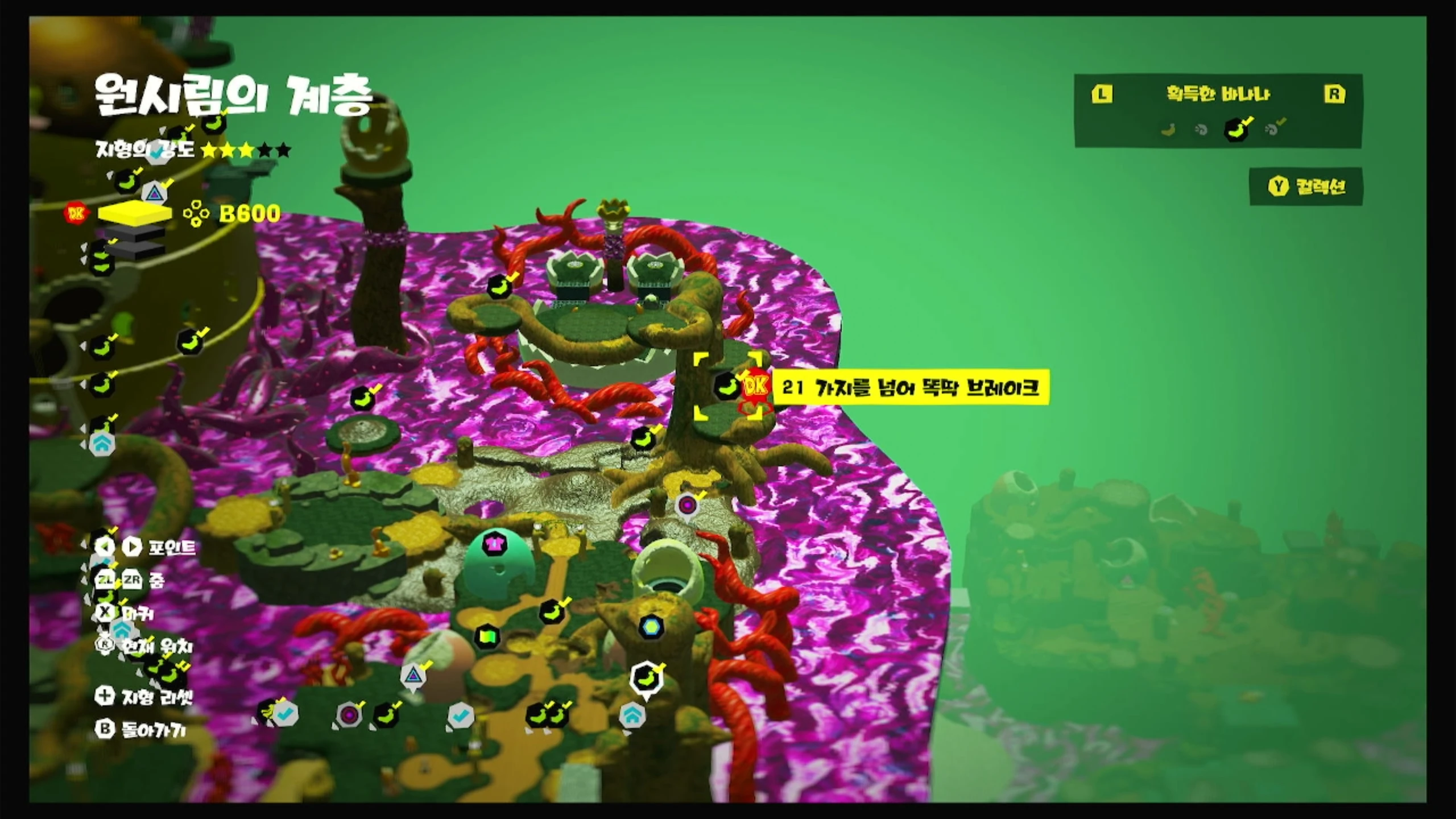Select the banana marker inside the yellow brackets
This screenshot has width=1456, height=819.
[x=726, y=386]
